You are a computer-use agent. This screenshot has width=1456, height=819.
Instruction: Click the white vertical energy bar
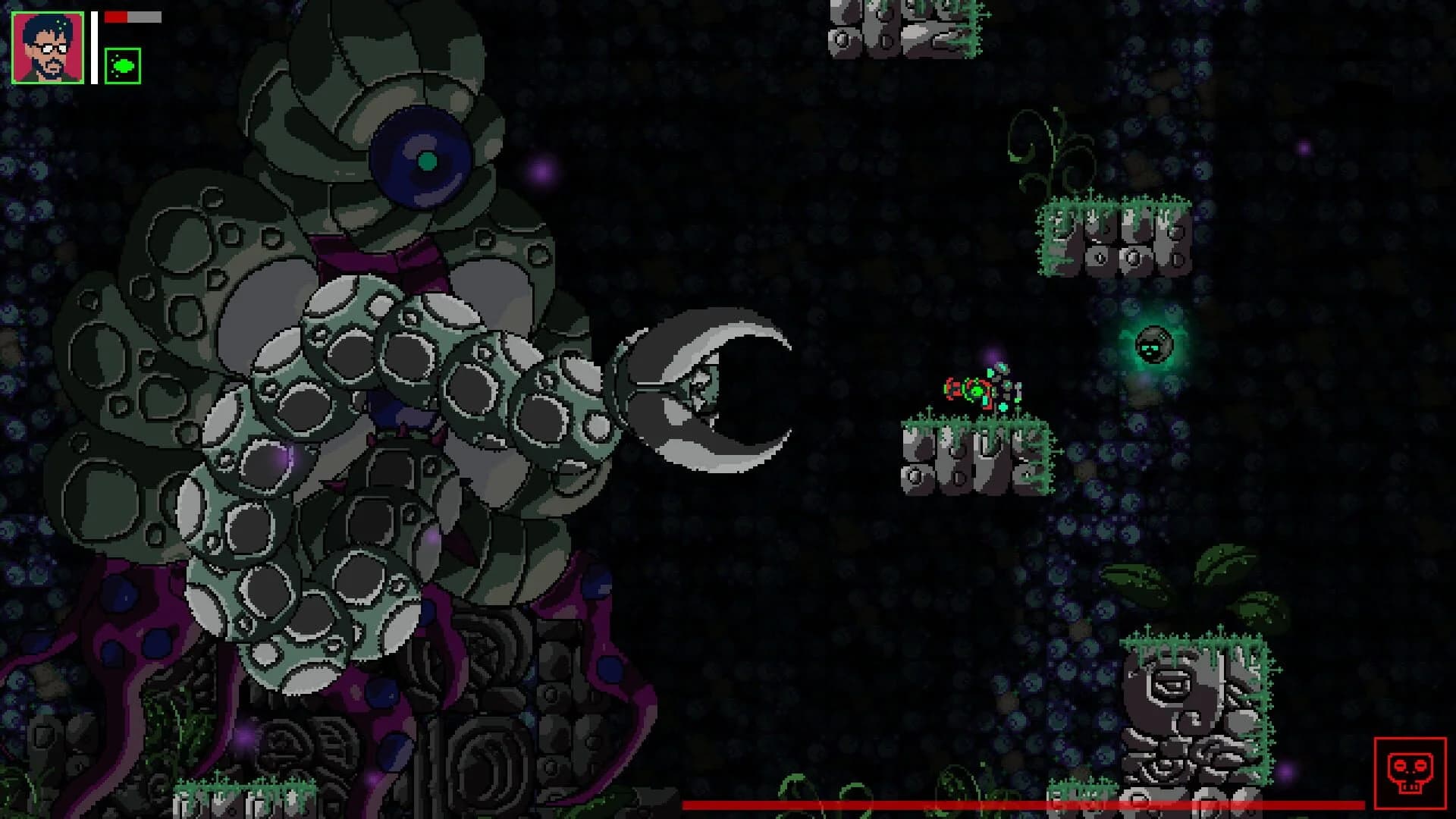tap(93, 45)
